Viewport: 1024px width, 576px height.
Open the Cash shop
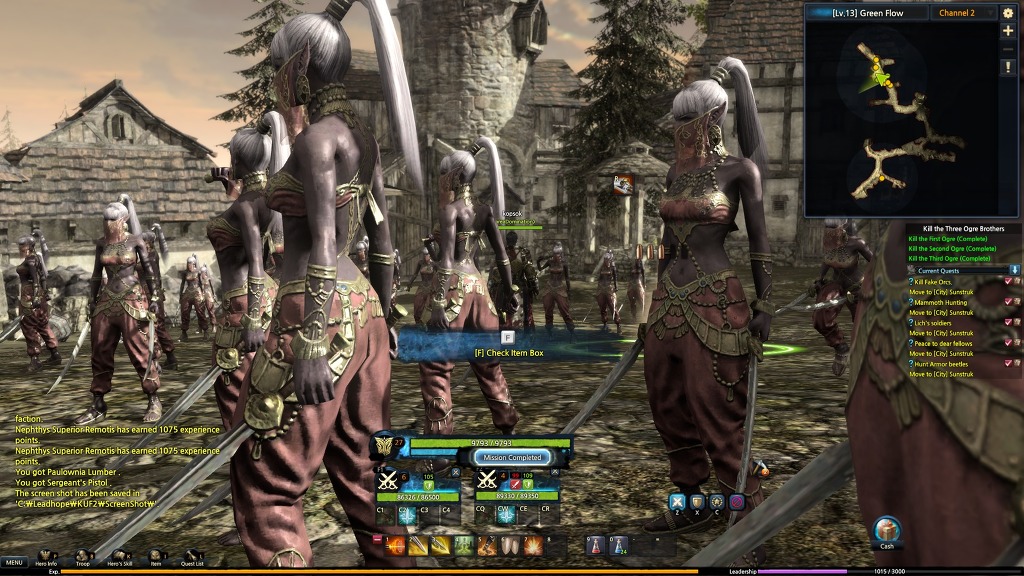coord(887,531)
